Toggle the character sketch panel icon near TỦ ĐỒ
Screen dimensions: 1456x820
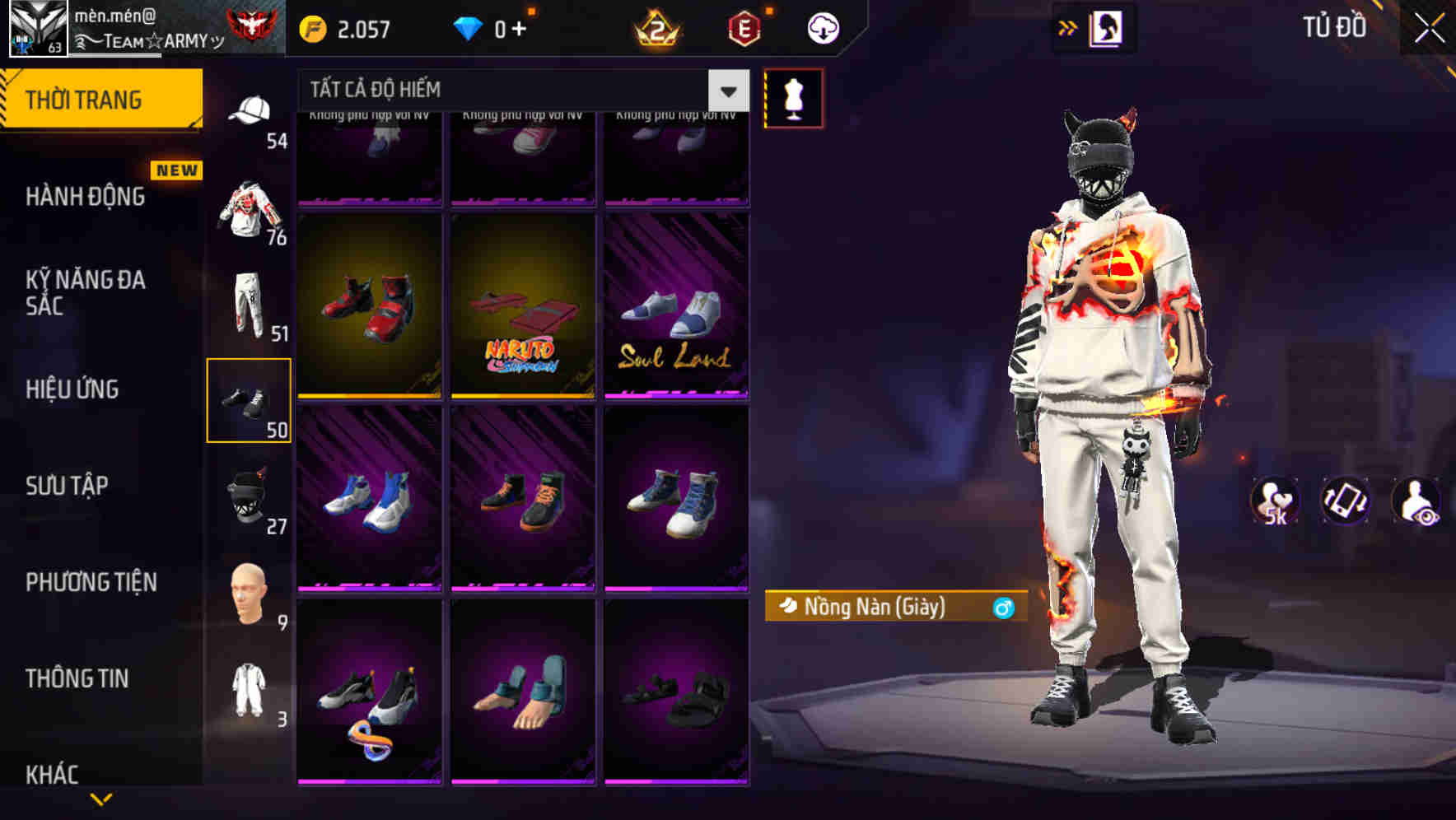pos(1105,27)
